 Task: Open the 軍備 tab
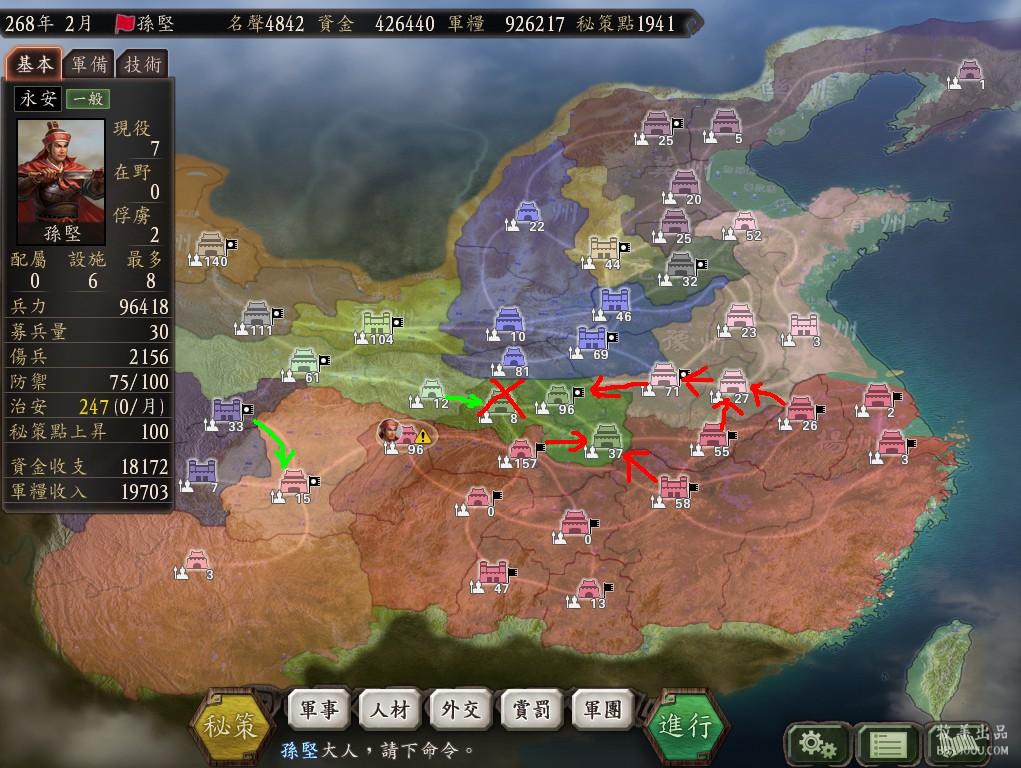(x=88, y=64)
